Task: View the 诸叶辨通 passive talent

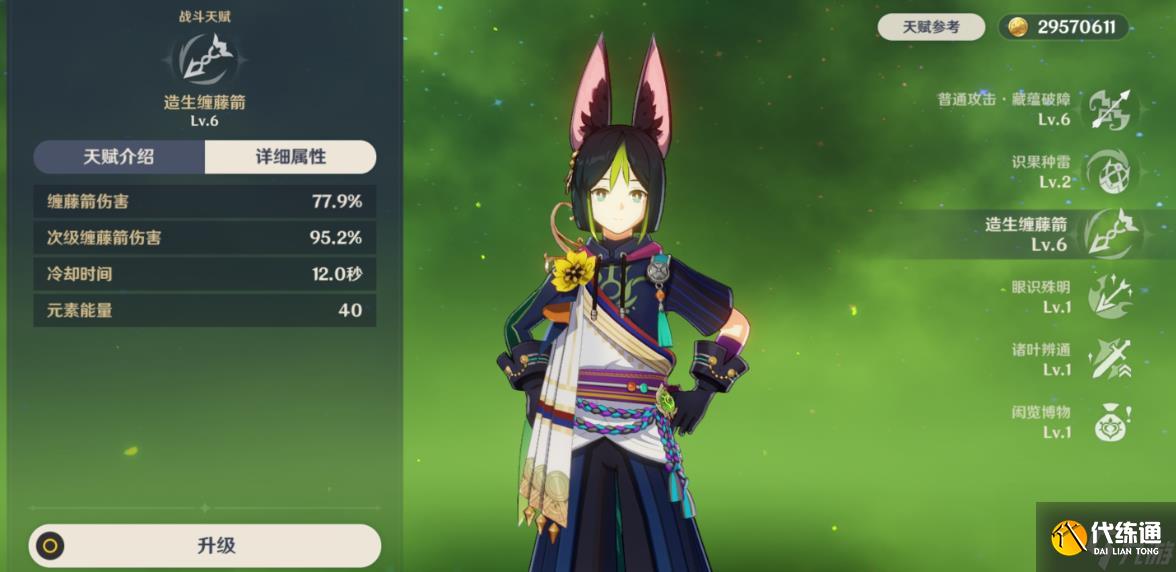Action: pyautogui.click(x=1108, y=359)
